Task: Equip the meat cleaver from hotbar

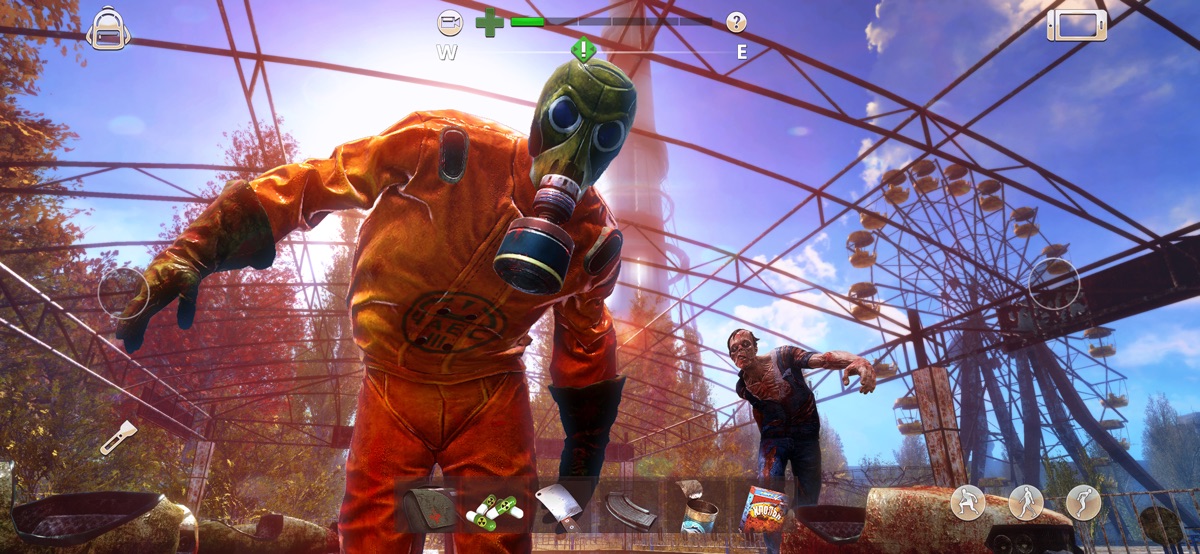Action: click(x=557, y=505)
